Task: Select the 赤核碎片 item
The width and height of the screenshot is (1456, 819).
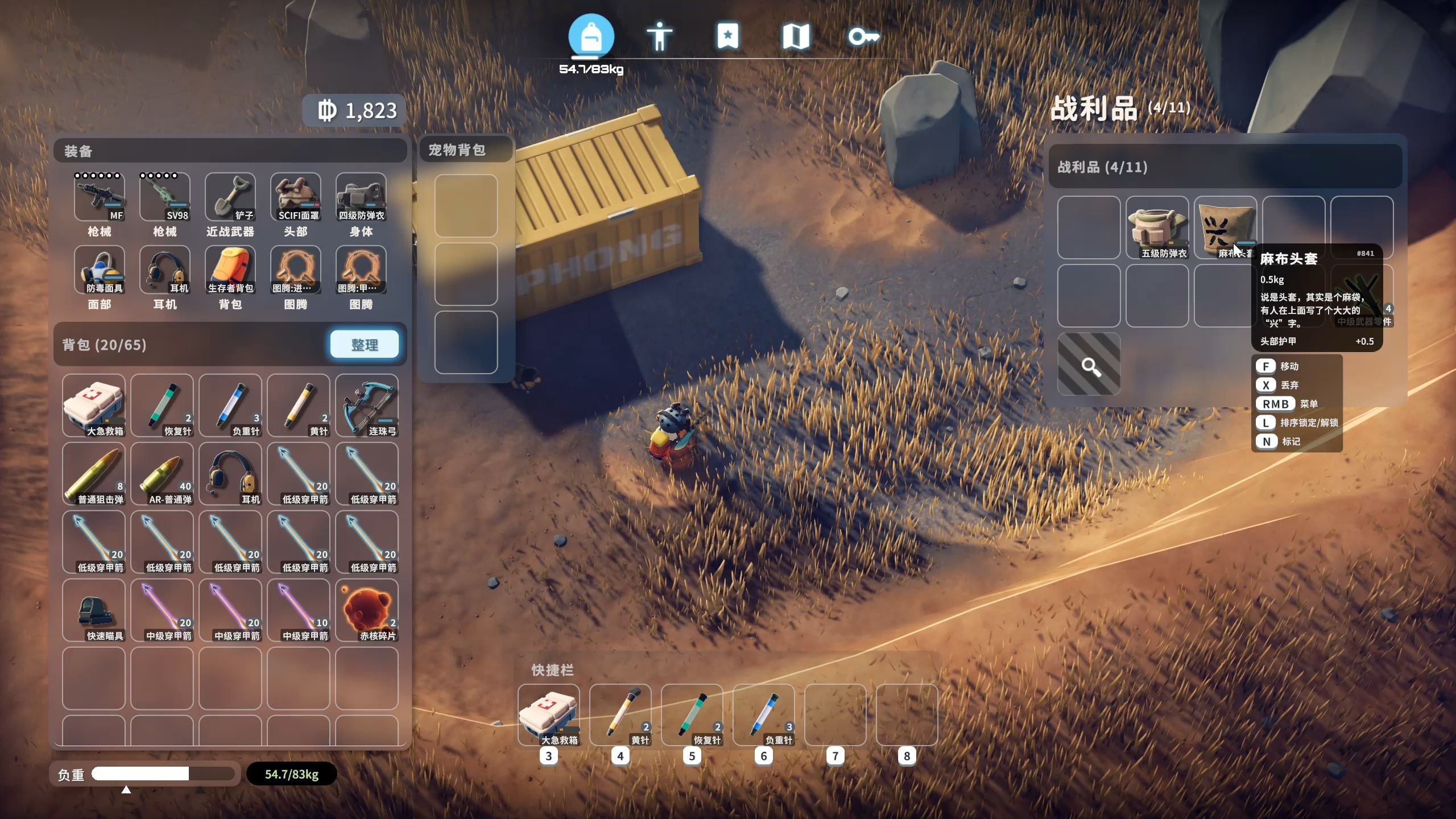Action: coord(367,610)
